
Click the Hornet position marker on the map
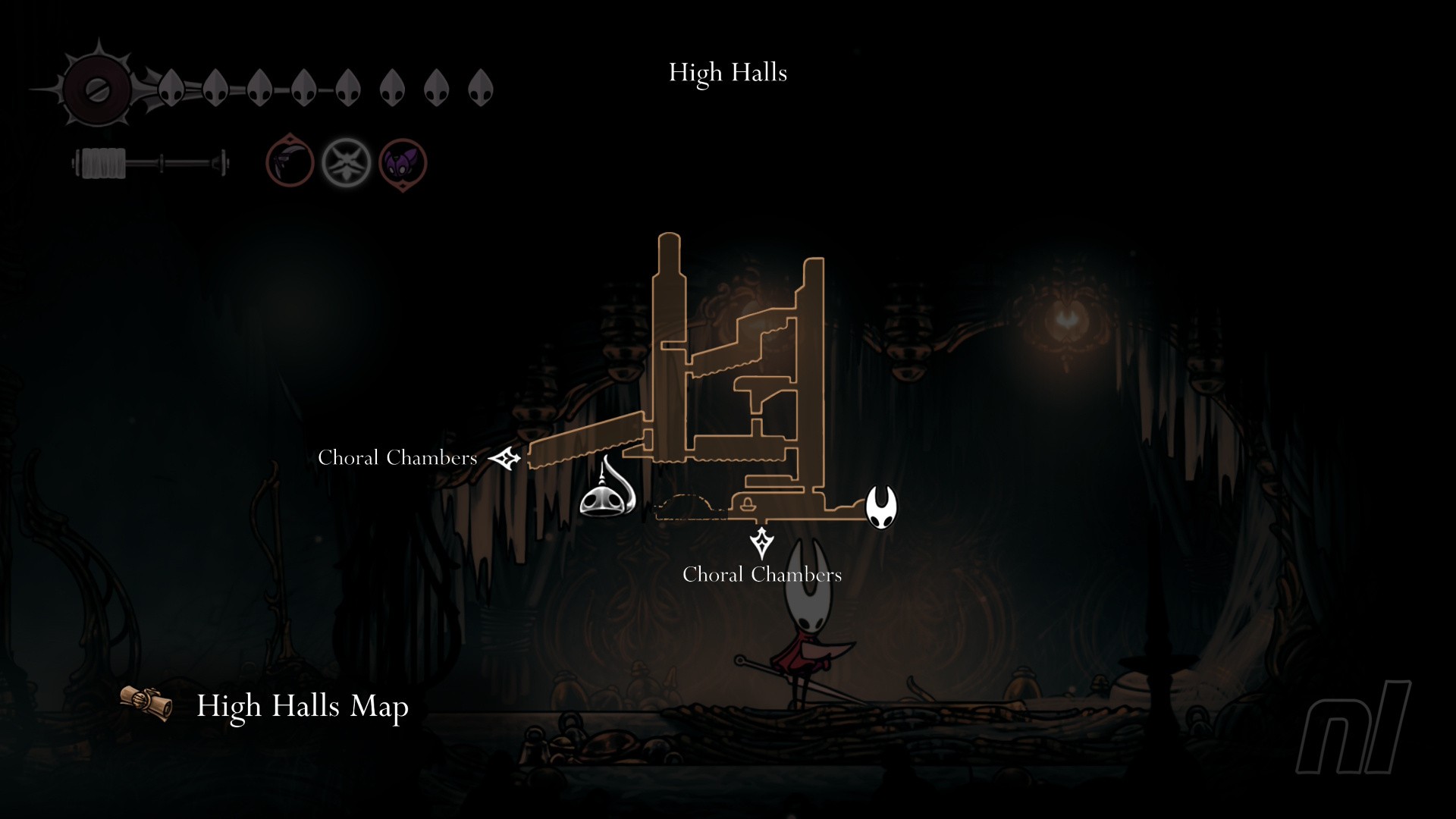click(881, 507)
